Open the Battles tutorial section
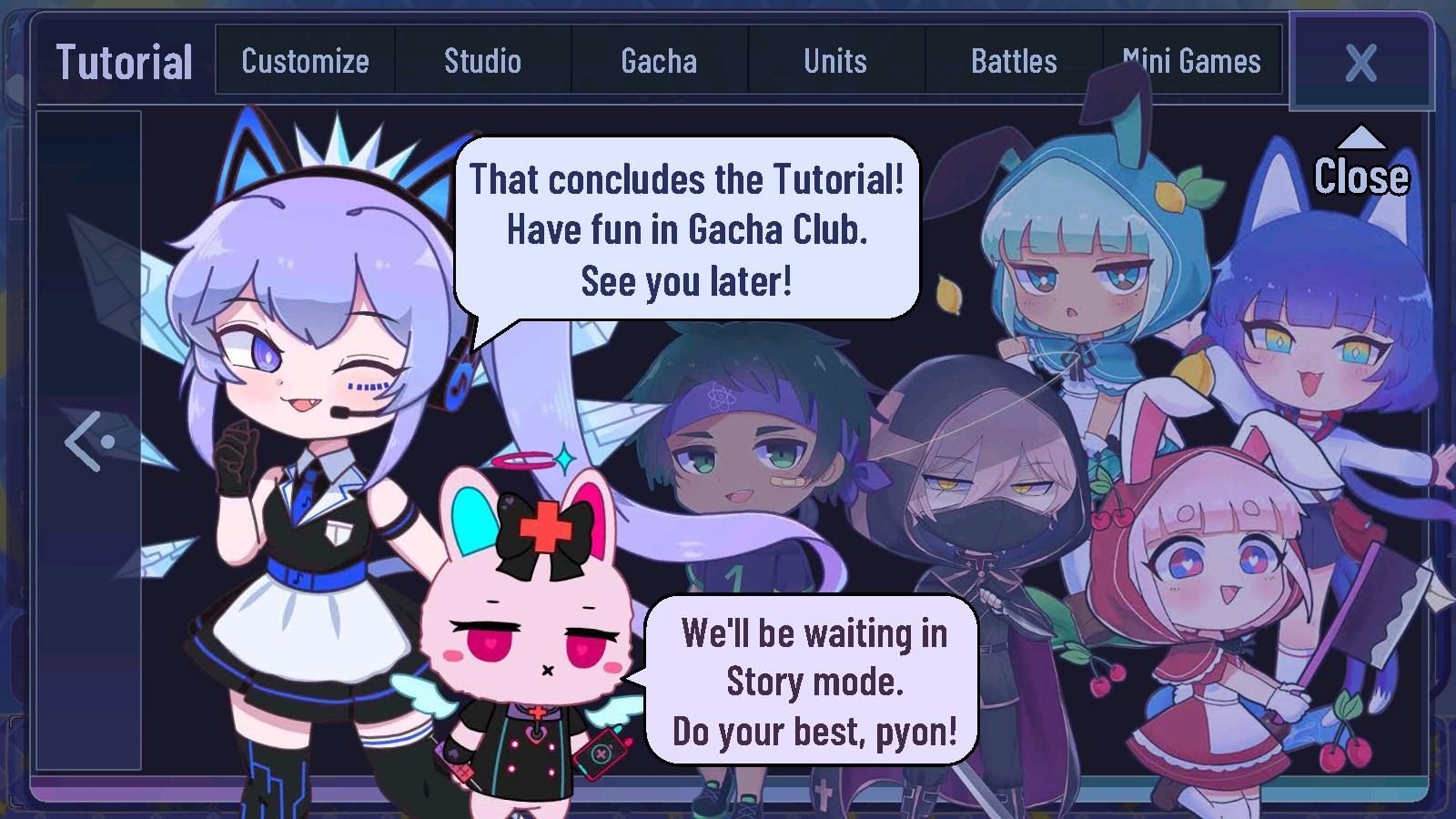Viewport: 1456px width, 819px height. click(x=1012, y=61)
